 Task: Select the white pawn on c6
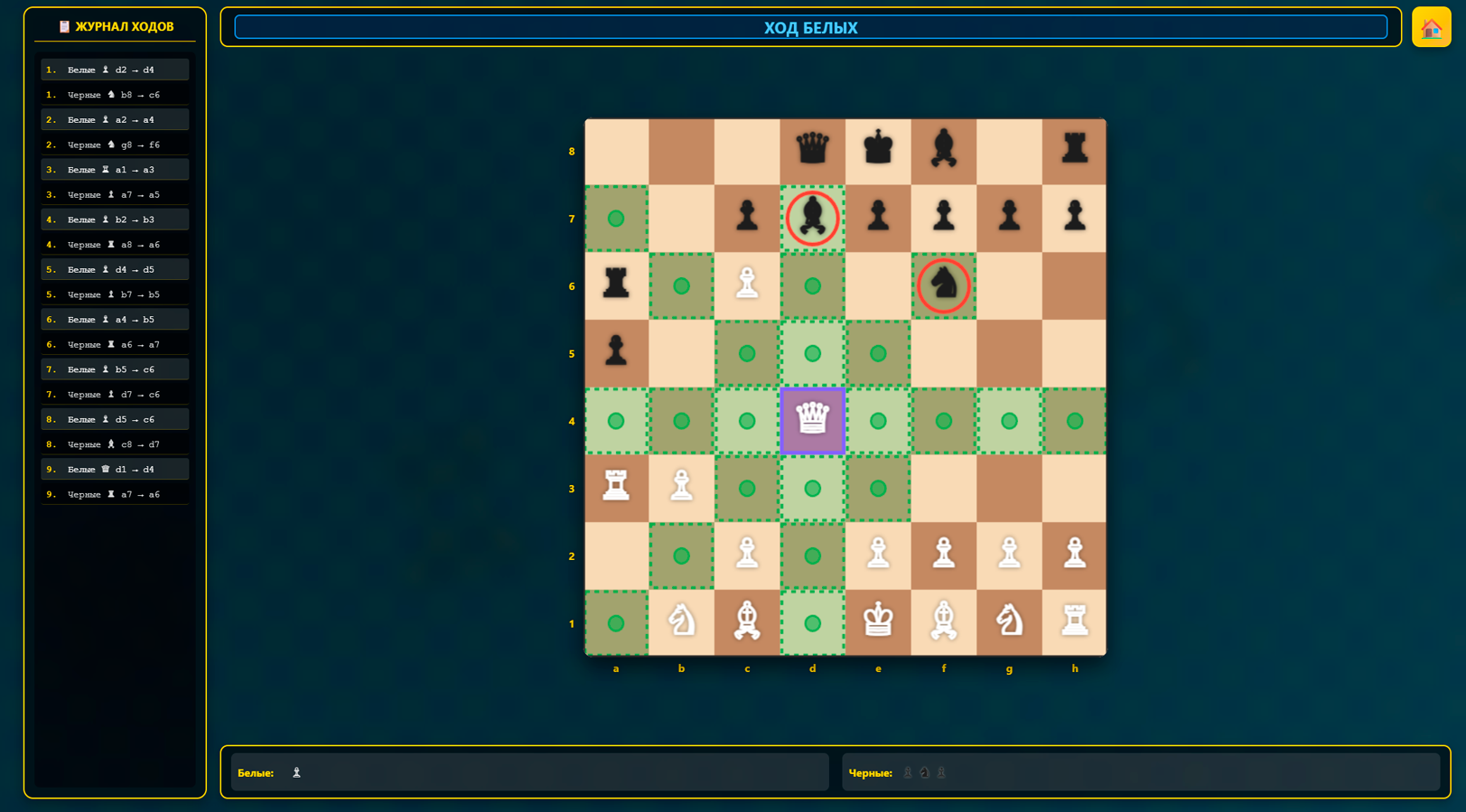point(747,285)
